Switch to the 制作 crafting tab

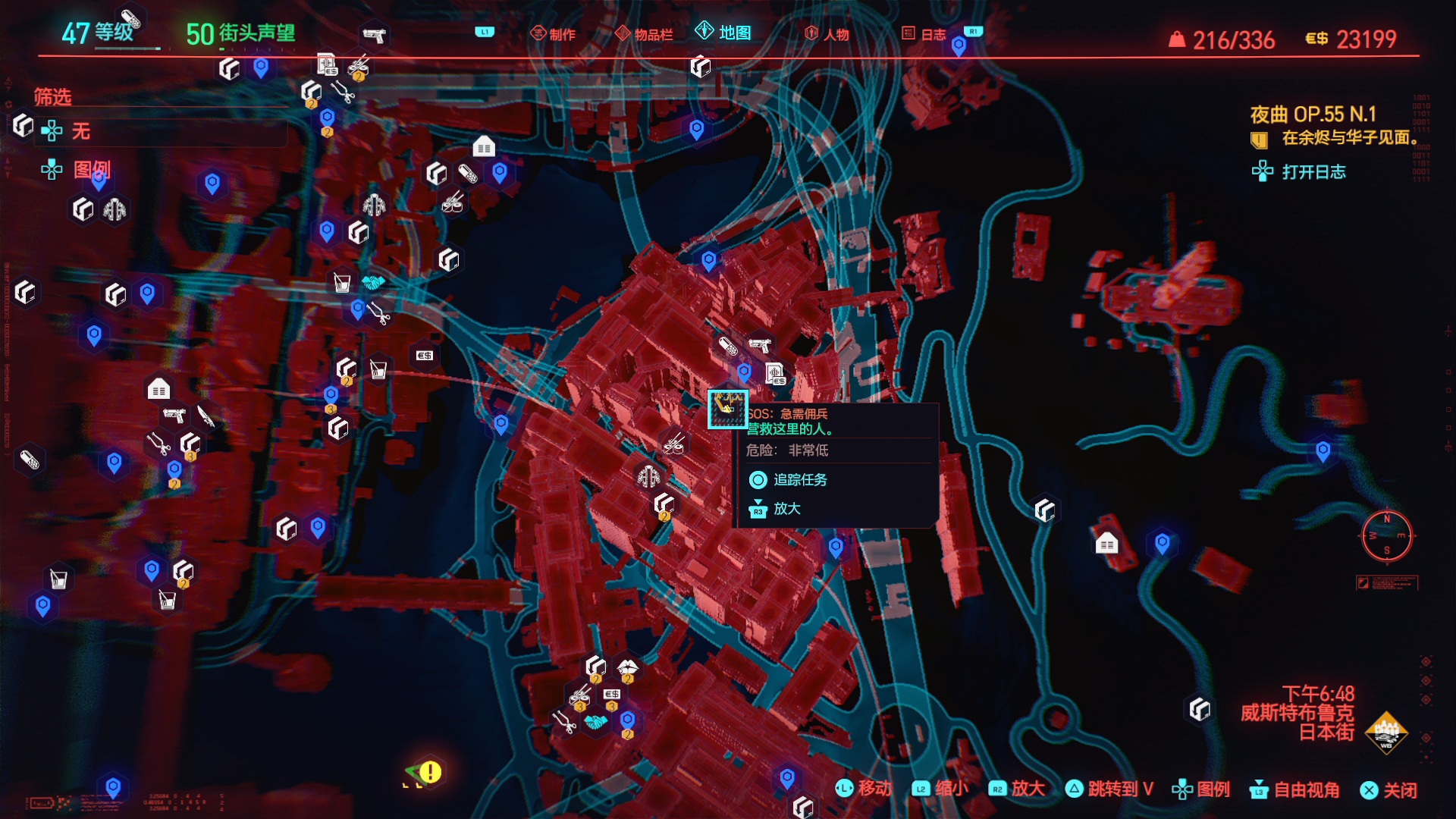[x=553, y=34]
